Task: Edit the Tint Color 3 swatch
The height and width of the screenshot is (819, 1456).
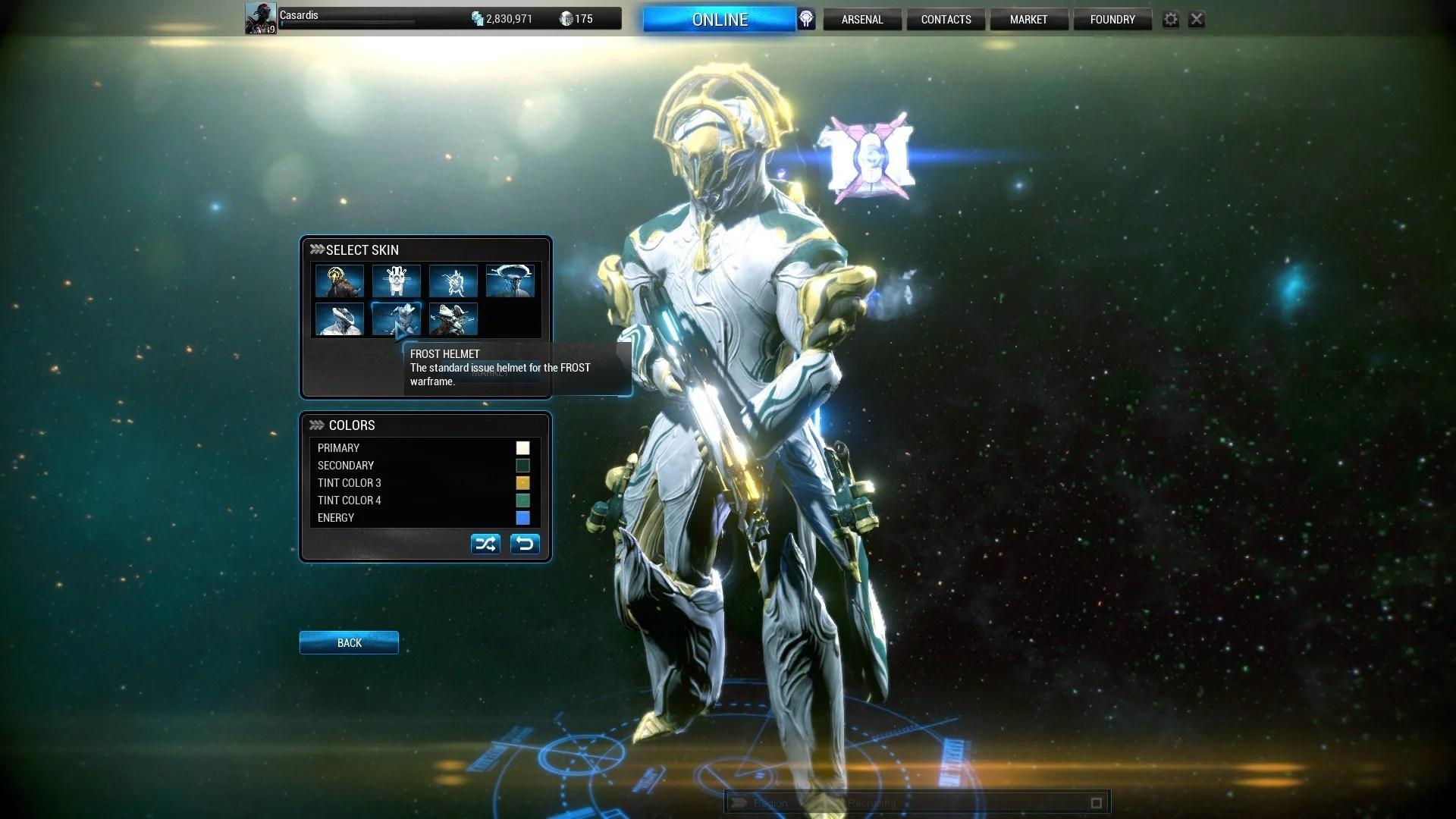Action: point(522,483)
